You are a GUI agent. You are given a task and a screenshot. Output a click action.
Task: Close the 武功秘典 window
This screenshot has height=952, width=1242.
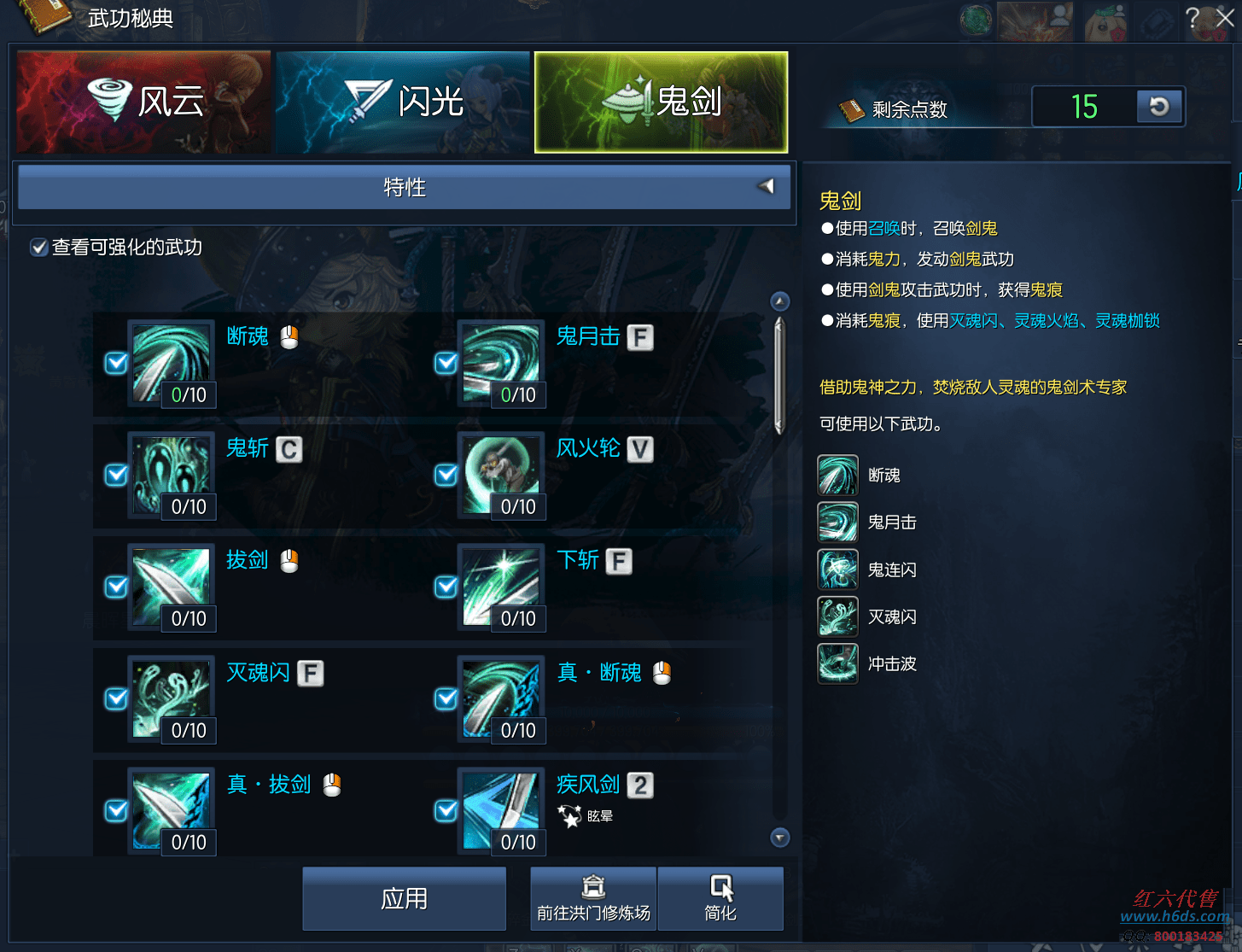click(x=1224, y=18)
